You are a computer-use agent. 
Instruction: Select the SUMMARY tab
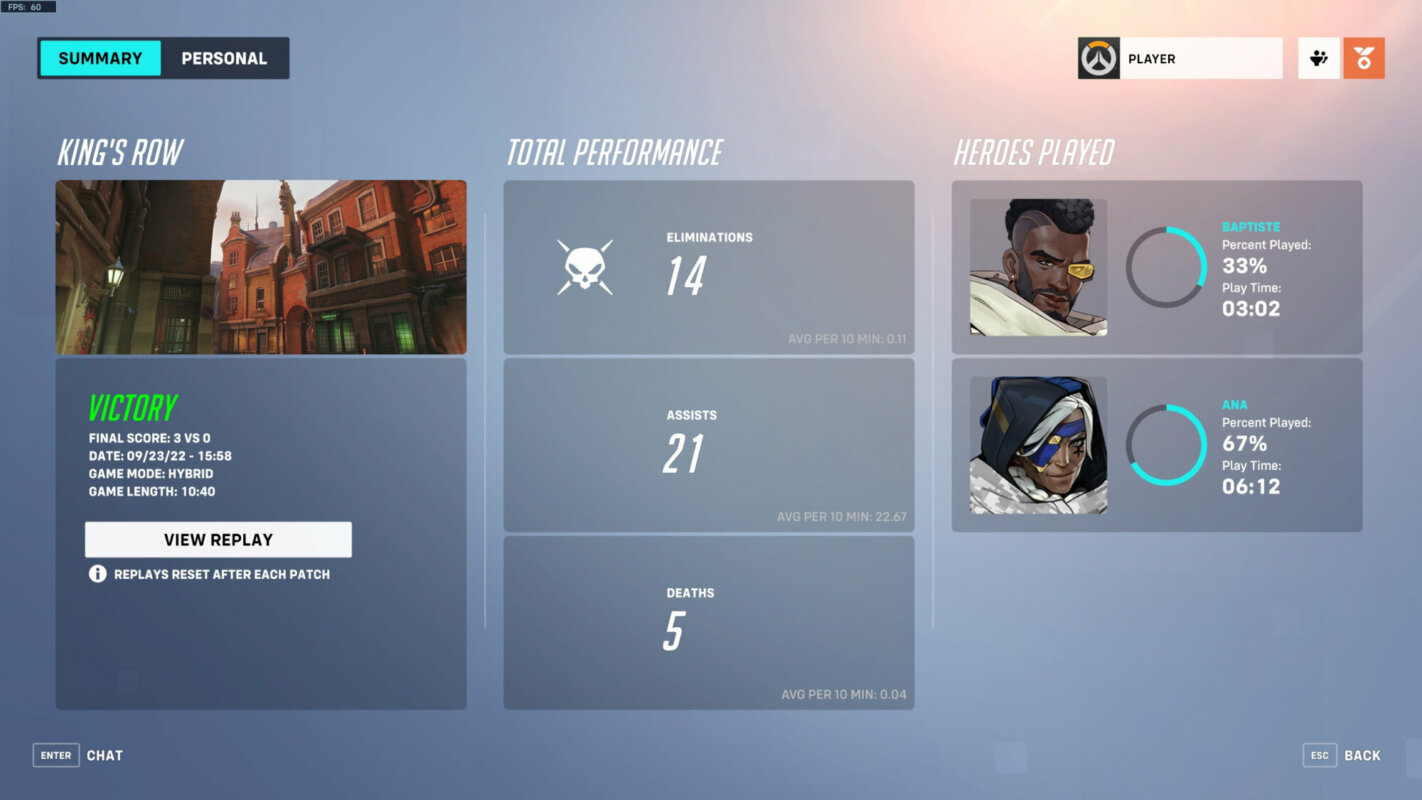[x=100, y=58]
